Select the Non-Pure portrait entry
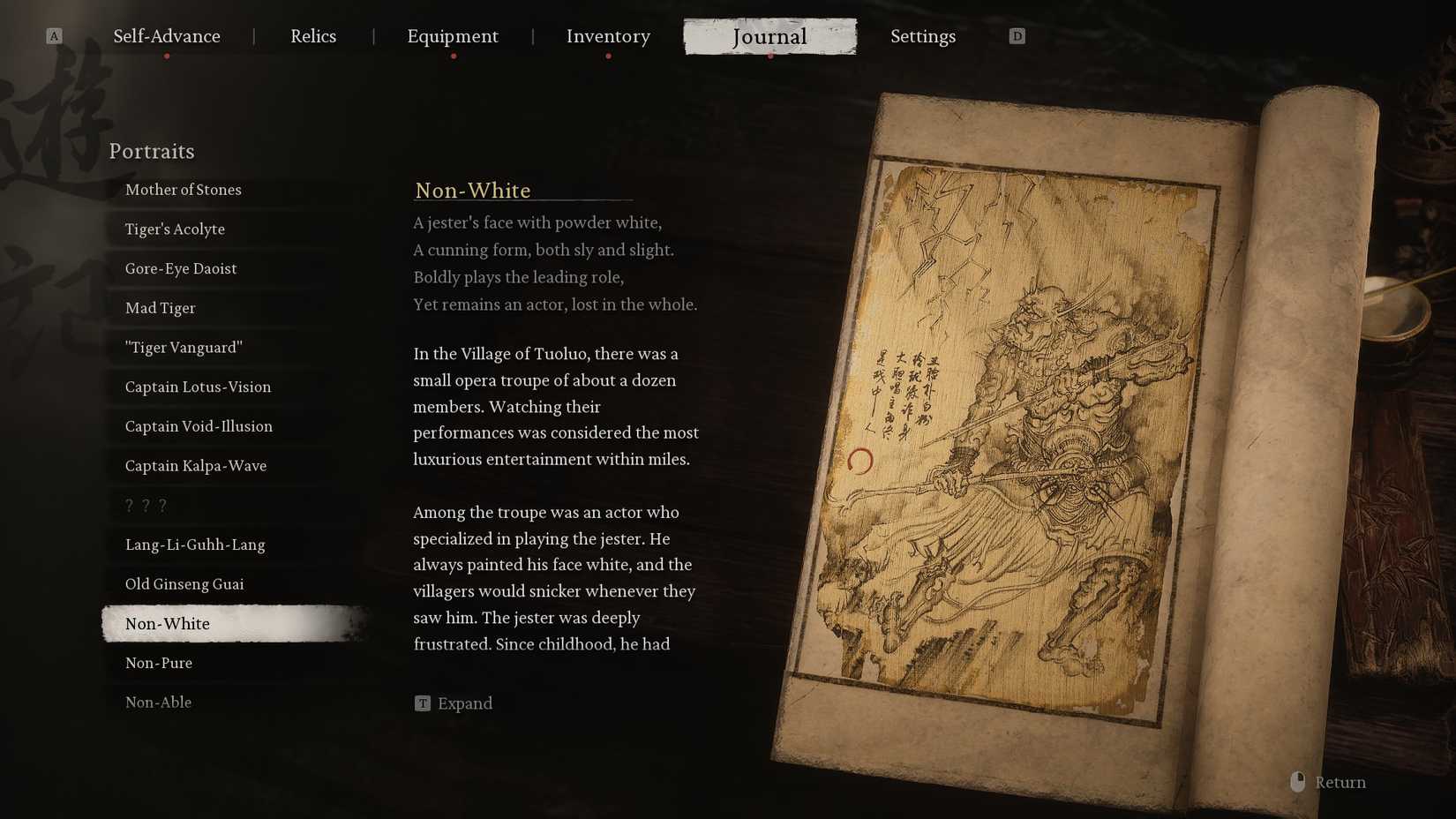This screenshot has height=819, width=1456. coord(158,663)
